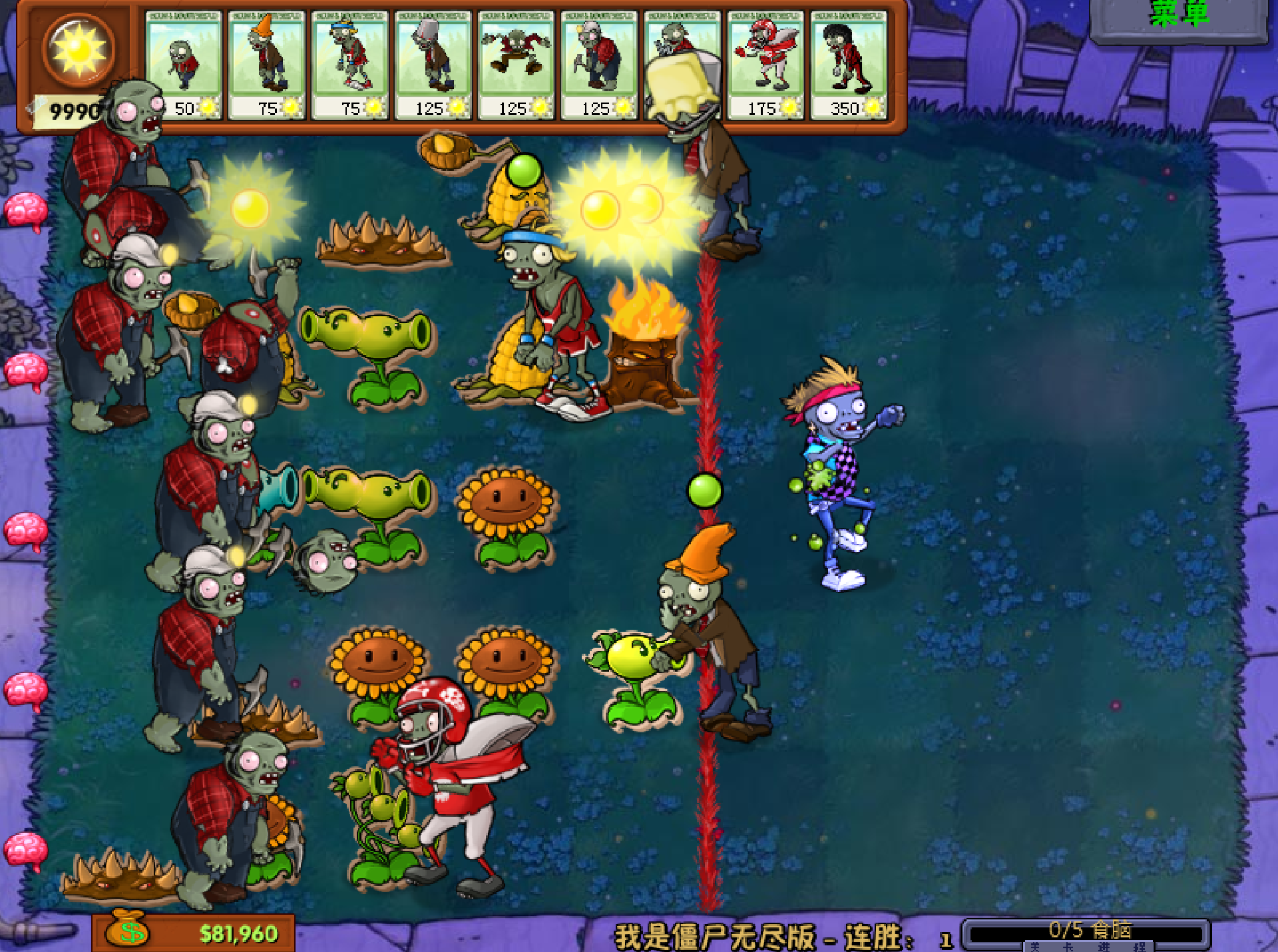The width and height of the screenshot is (1278, 952).
Task: Choose the conehead zombie seed card
Action: coord(266,65)
